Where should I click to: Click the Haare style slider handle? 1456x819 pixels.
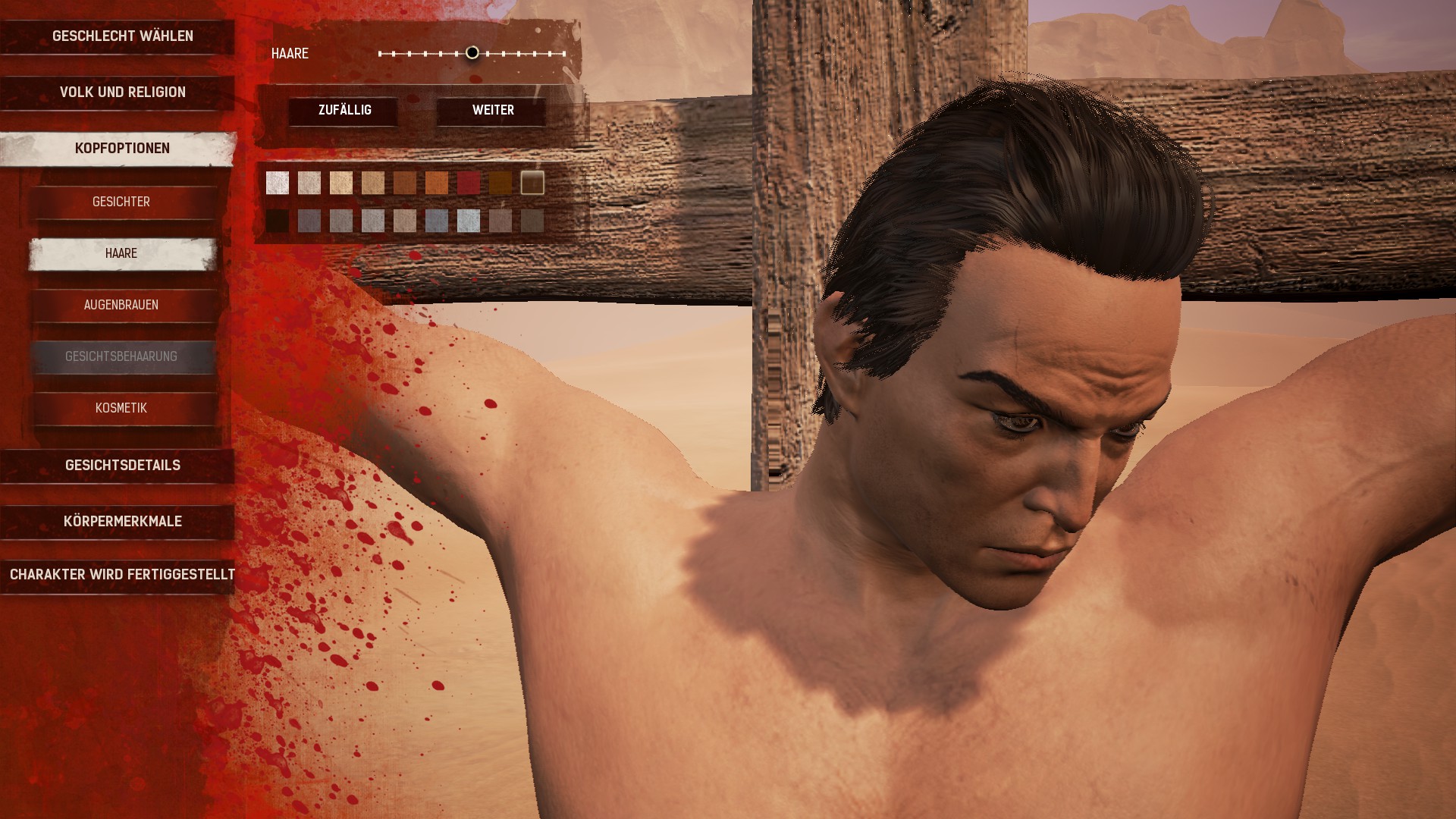[472, 53]
